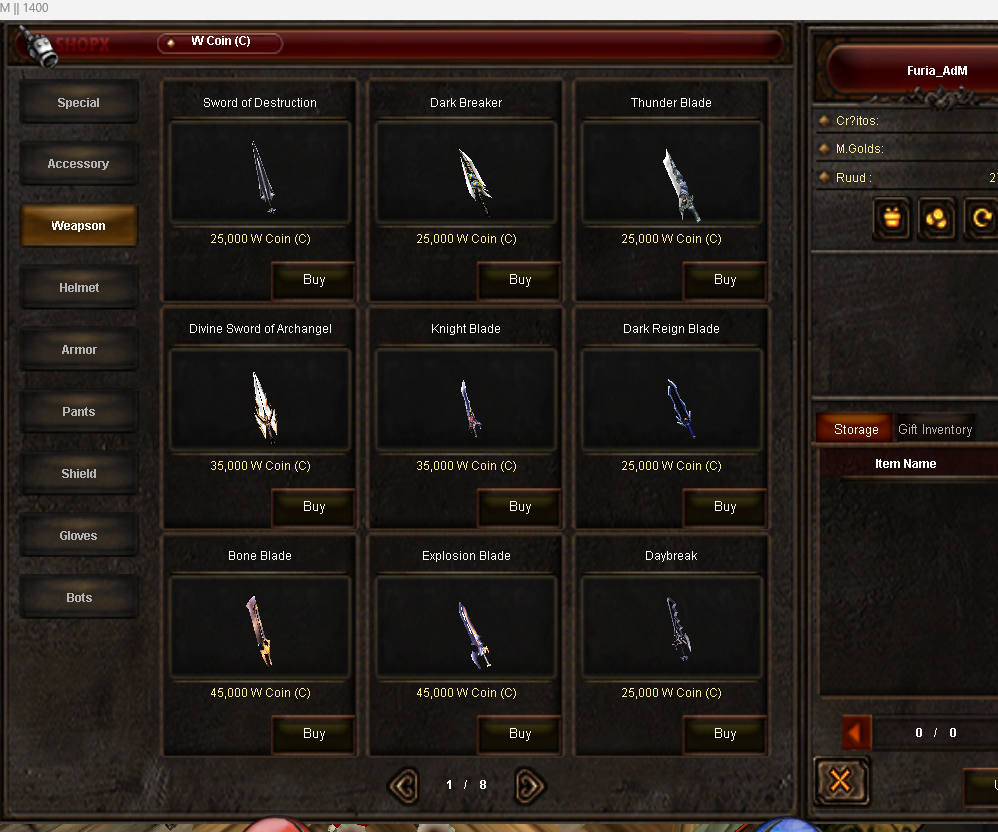Switch to the Accessory category
The height and width of the screenshot is (832, 998).
tap(79, 164)
